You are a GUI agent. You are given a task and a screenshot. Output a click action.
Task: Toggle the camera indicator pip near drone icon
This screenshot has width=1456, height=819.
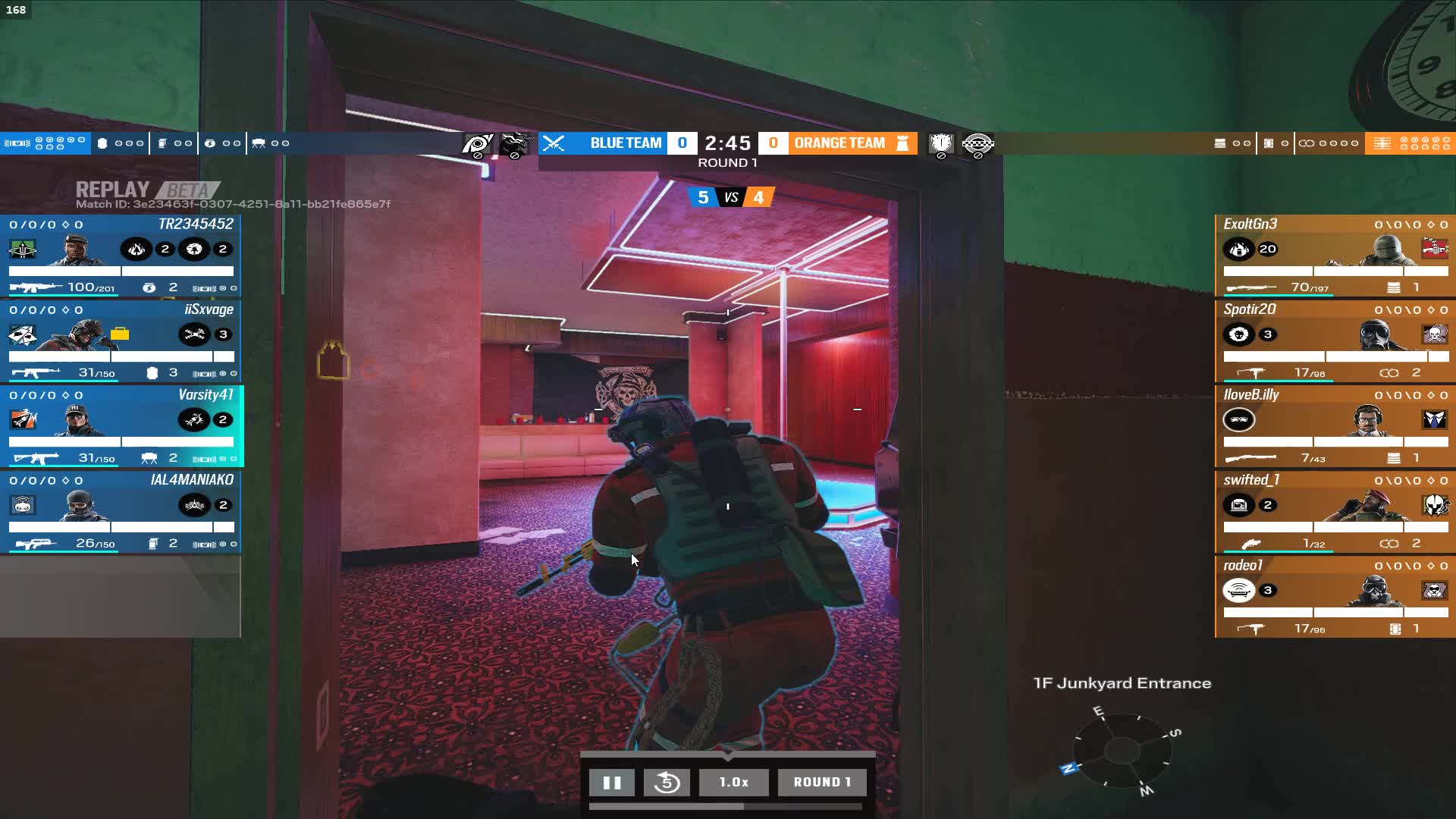click(275, 144)
